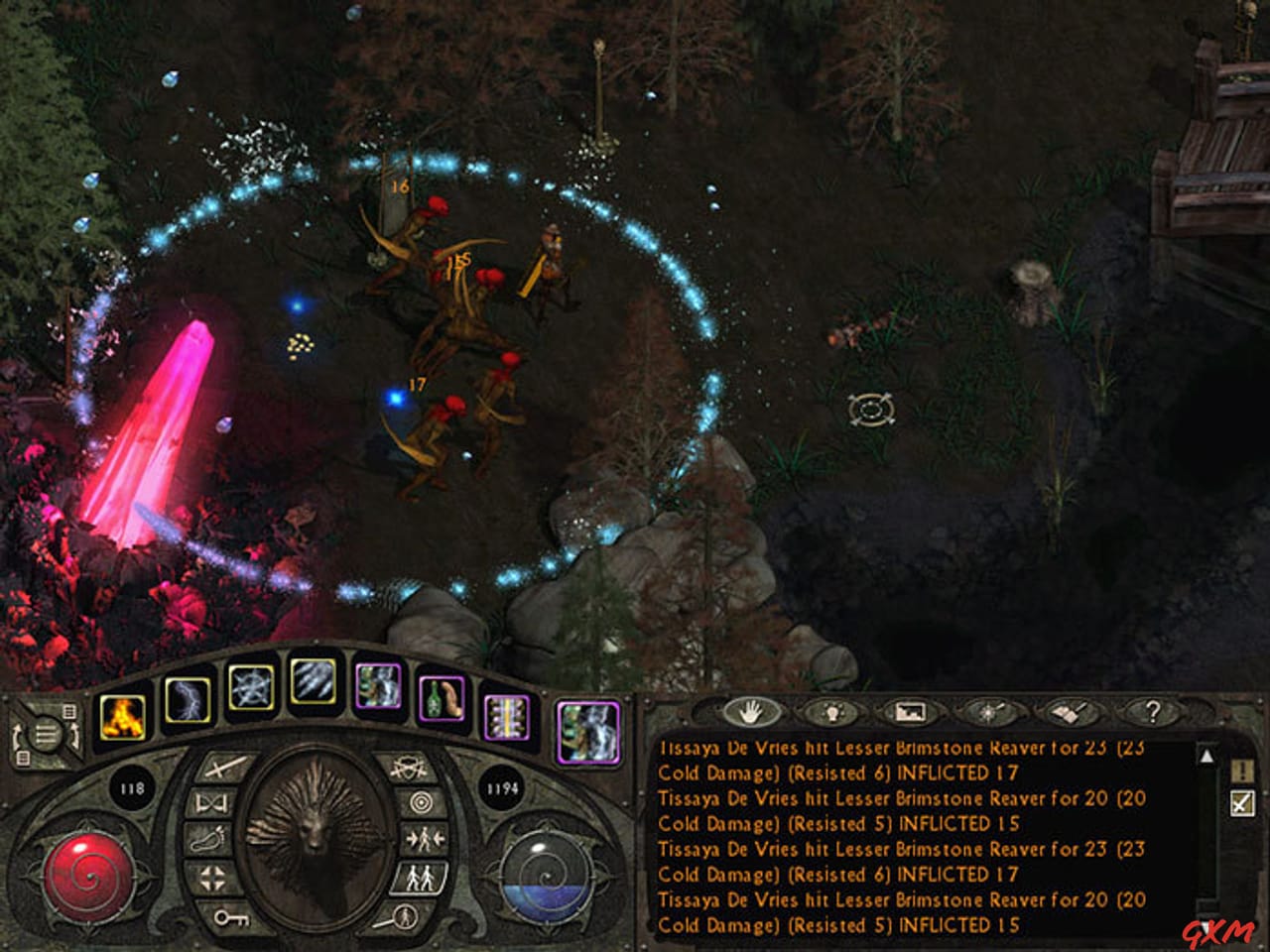Open the journal quill icon
This screenshot has height=952, width=1270.
click(x=1070, y=713)
